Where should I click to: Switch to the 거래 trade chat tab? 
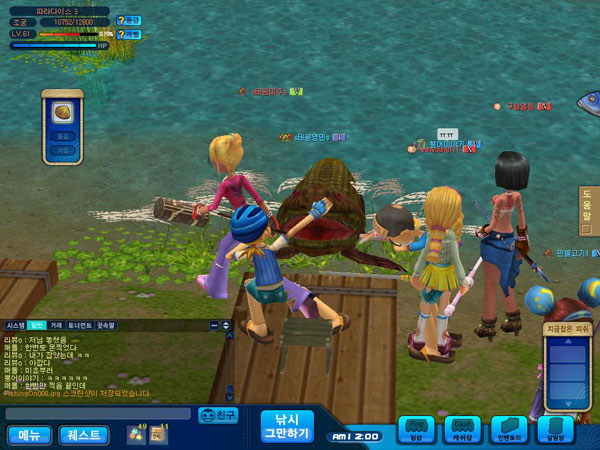coord(56,325)
